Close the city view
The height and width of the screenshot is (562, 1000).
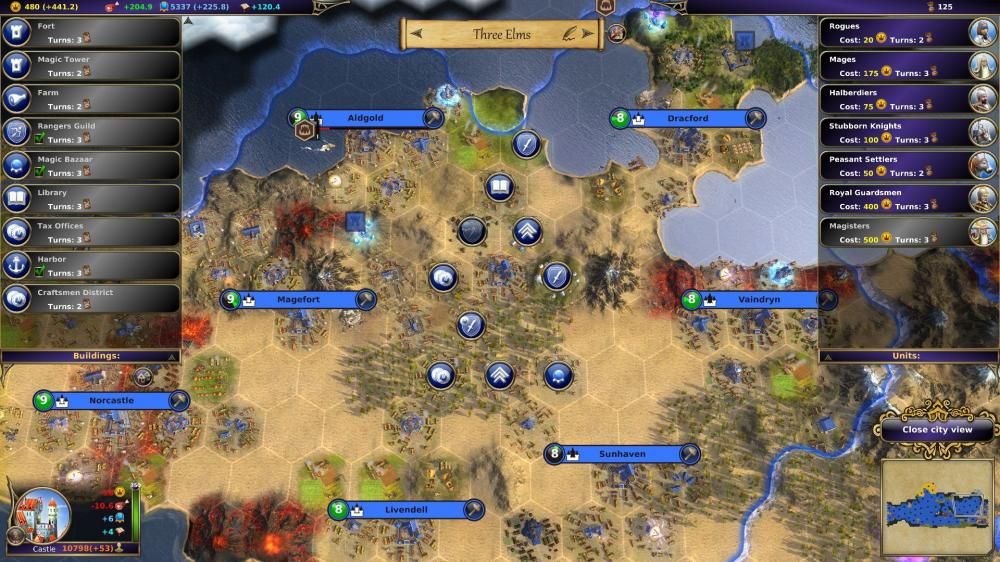coord(936,429)
